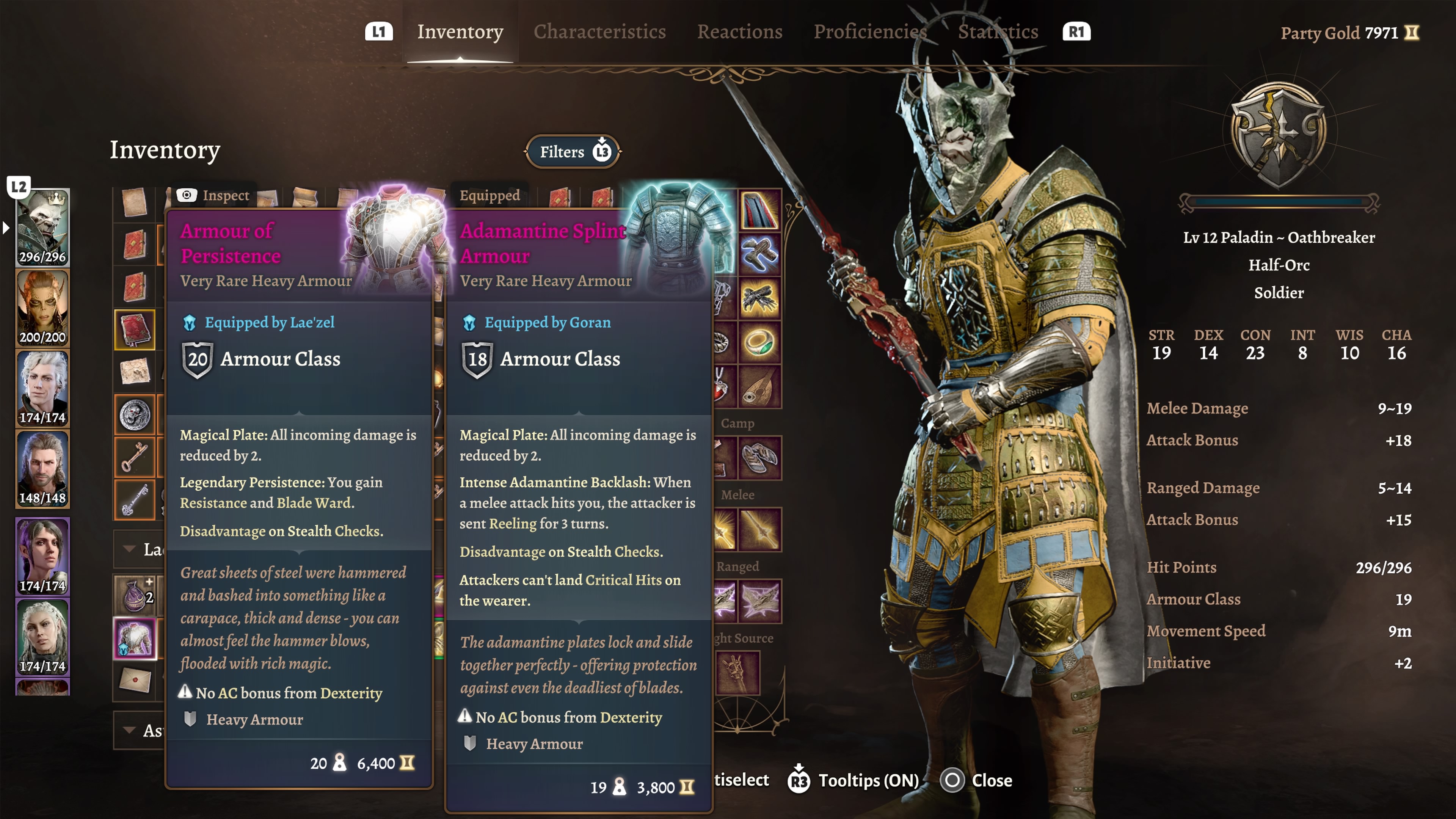Select the camp sandals slot
The height and width of the screenshot is (819, 1456).
click(x=759, y=457)
